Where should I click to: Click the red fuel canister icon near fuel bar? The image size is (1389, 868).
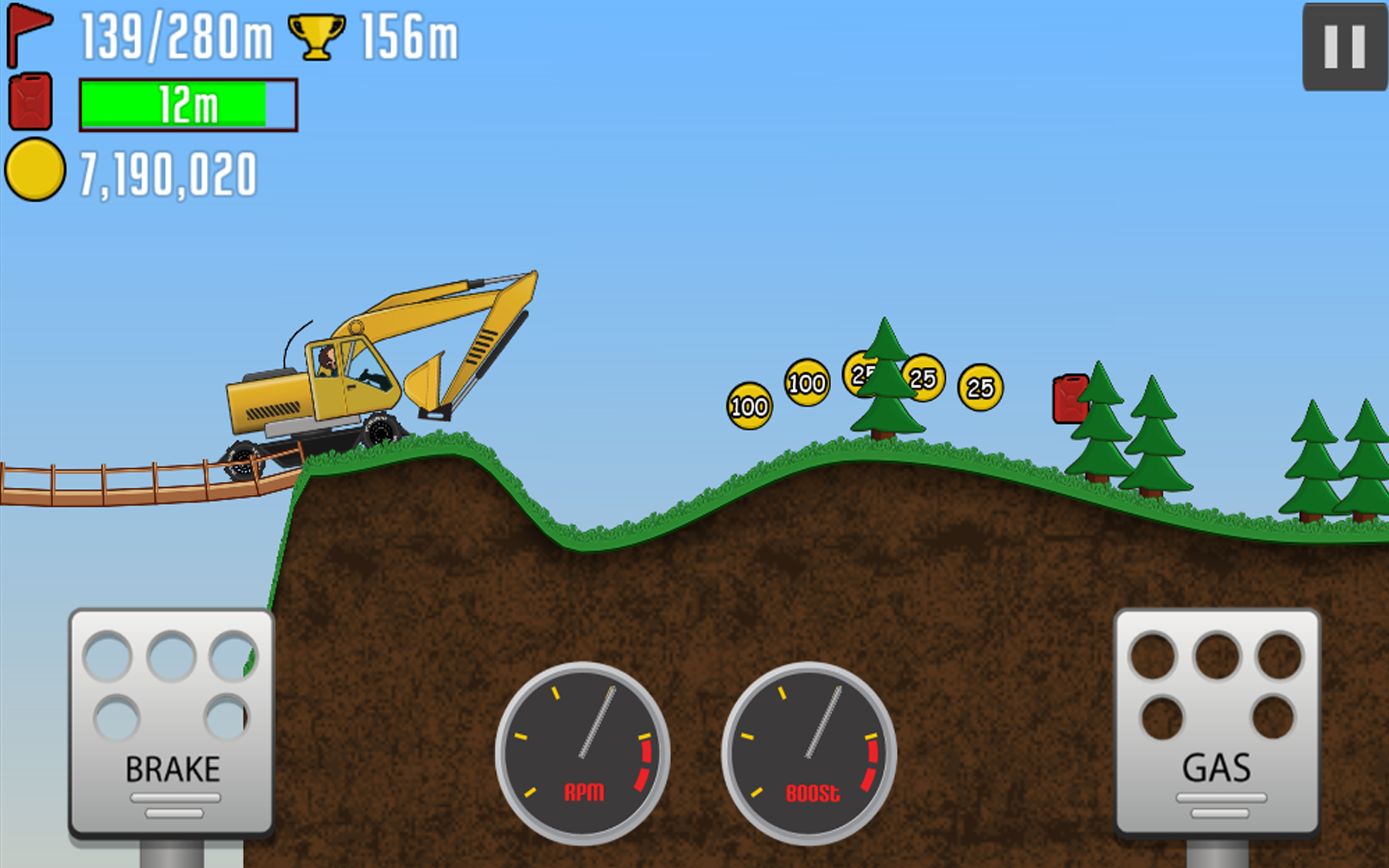[x=31, y=103]
